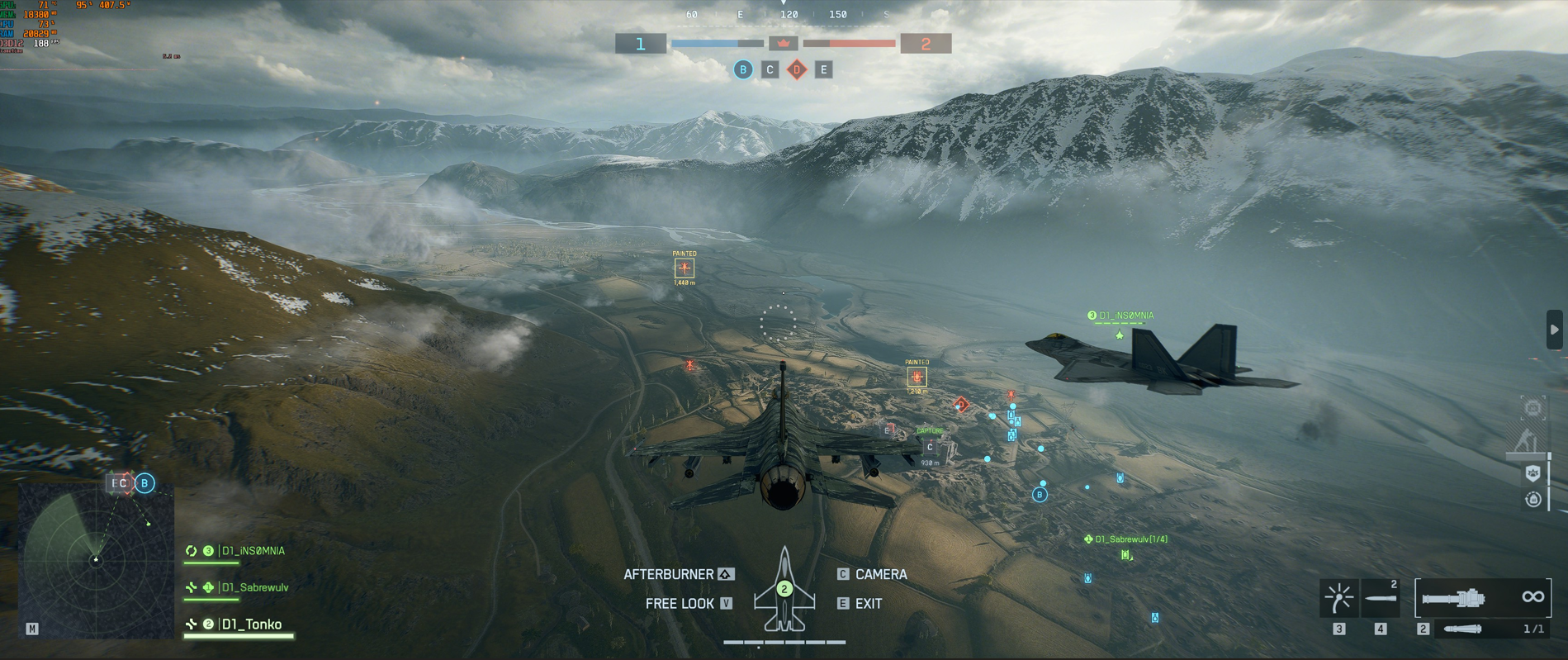The height and width of the screenshot is (660, 1568).
Task: Select objective C in the top objective bar
Action: [x=770, y=70]
